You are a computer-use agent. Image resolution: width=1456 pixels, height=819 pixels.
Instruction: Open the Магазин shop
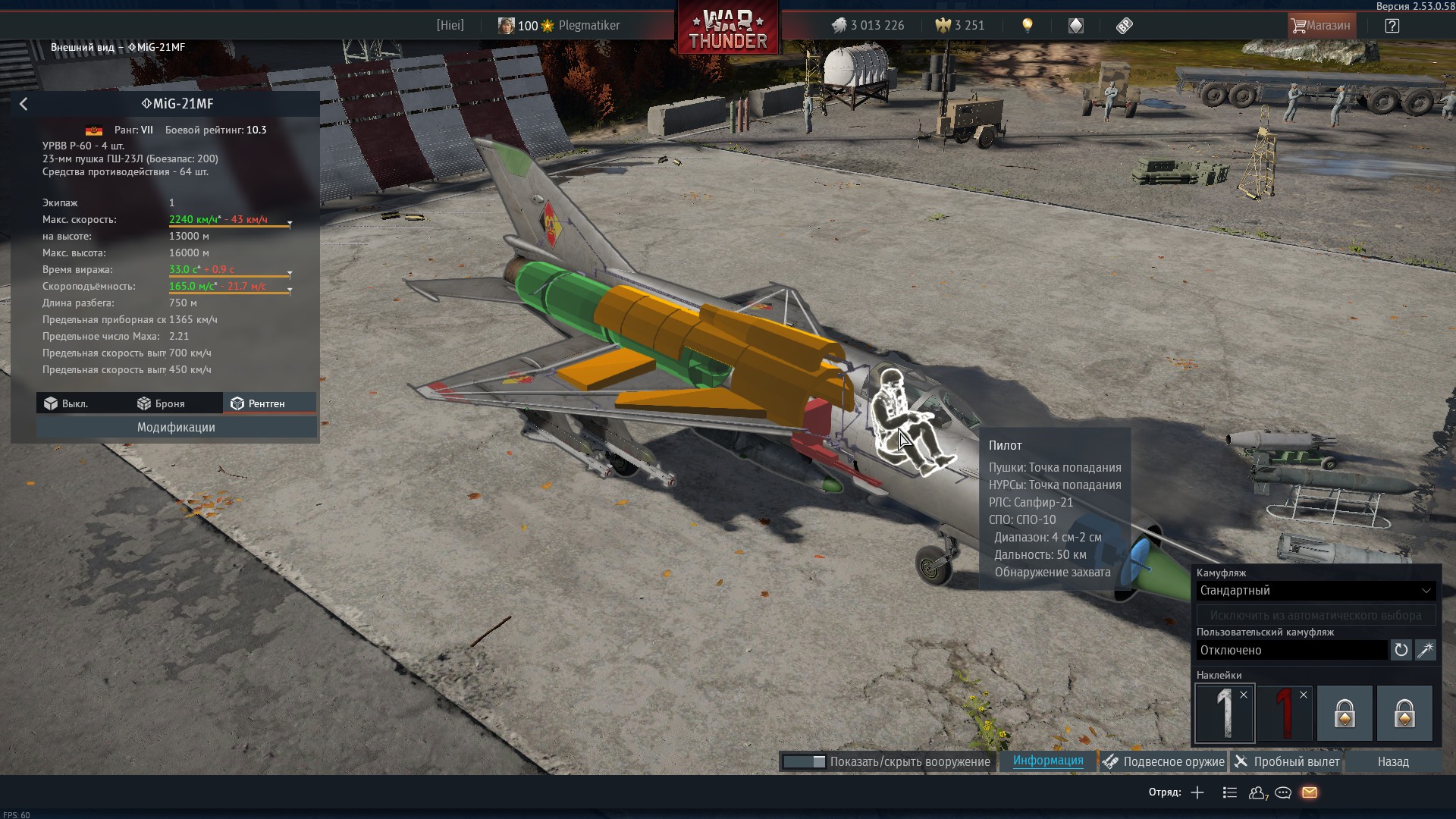point(1320,26)
